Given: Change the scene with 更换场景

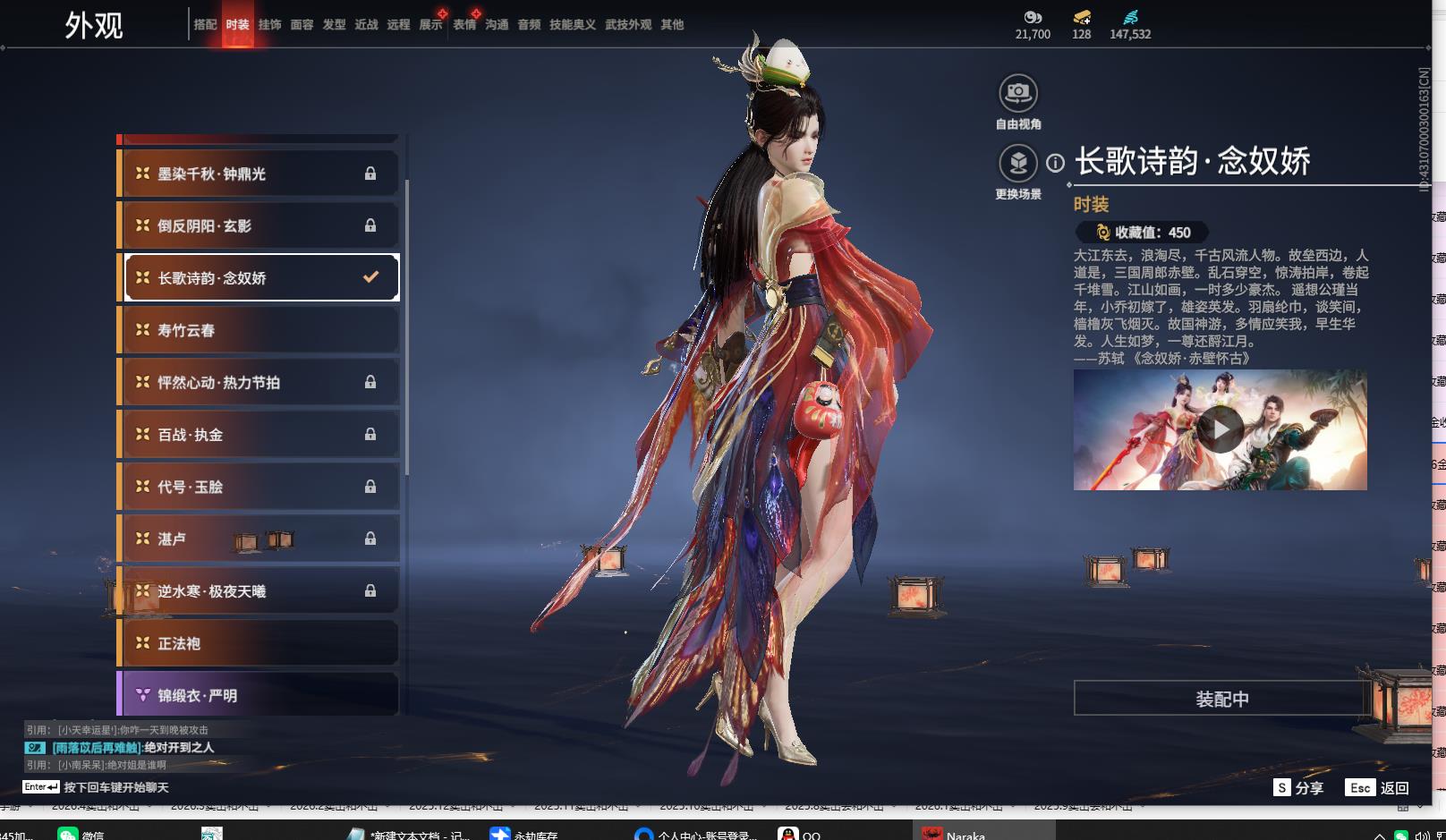Looking at the screenshot, I should coord(1017,164).
